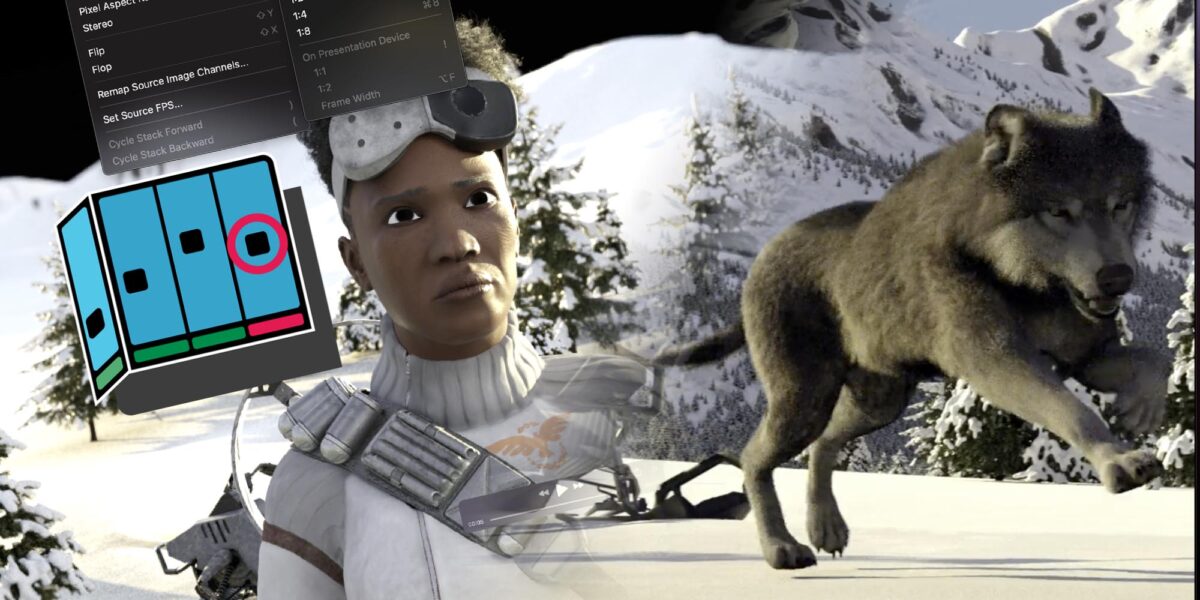This screenshot has width=1200, height=600.
Task: Pick the 1:4 scale option
Action: coord(299,15)
